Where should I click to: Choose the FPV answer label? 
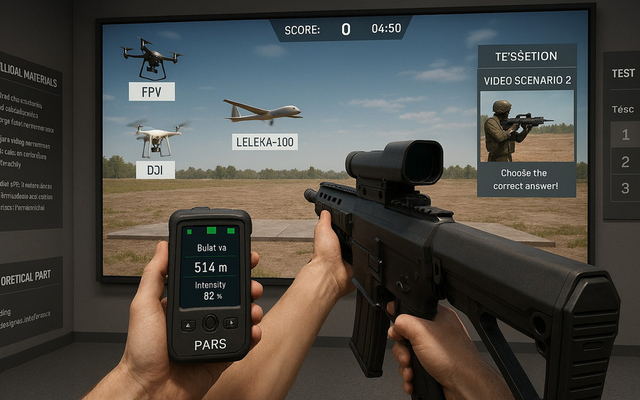pos(152,92)
